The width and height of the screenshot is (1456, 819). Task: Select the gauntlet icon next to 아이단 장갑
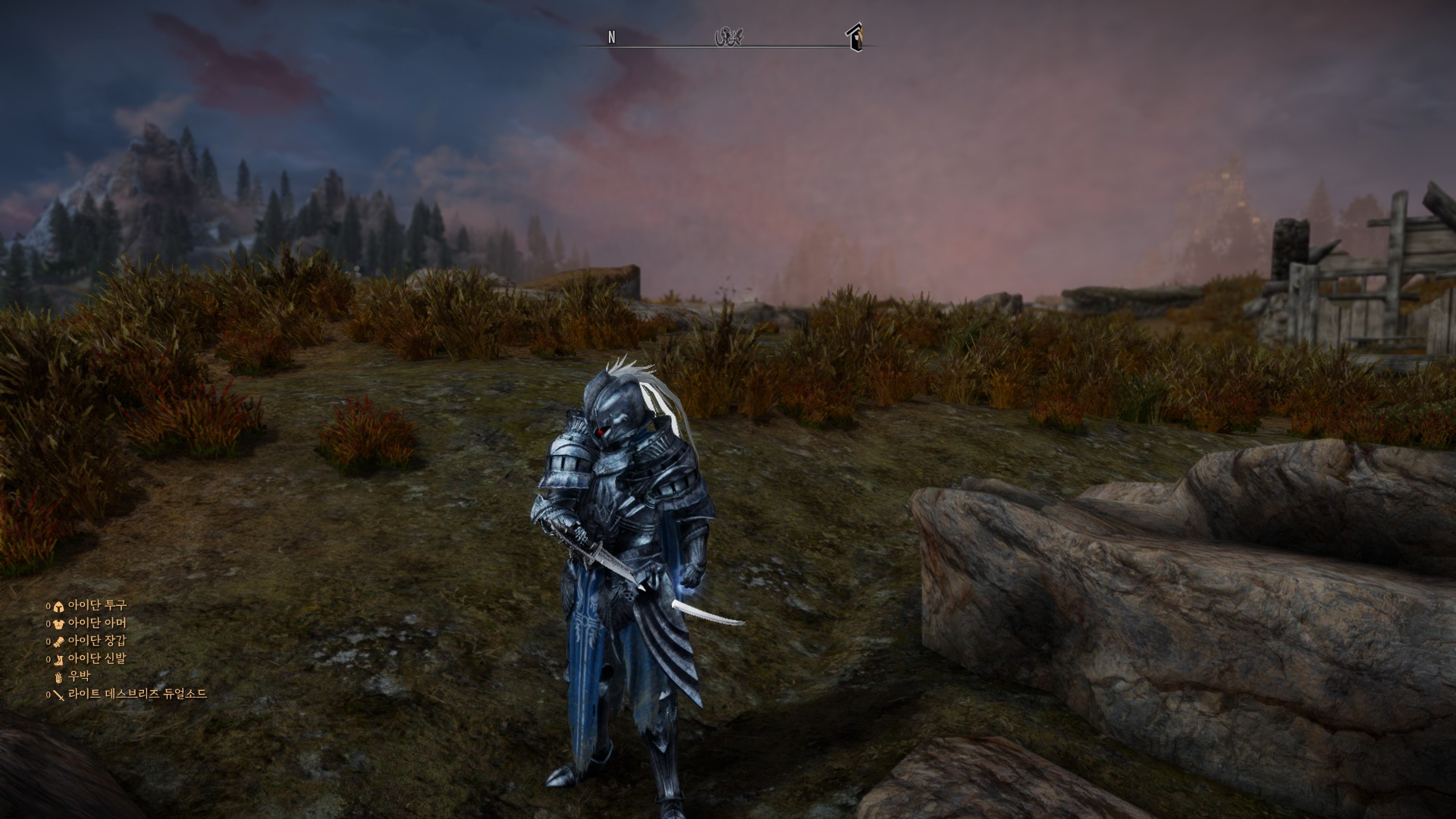58,642
